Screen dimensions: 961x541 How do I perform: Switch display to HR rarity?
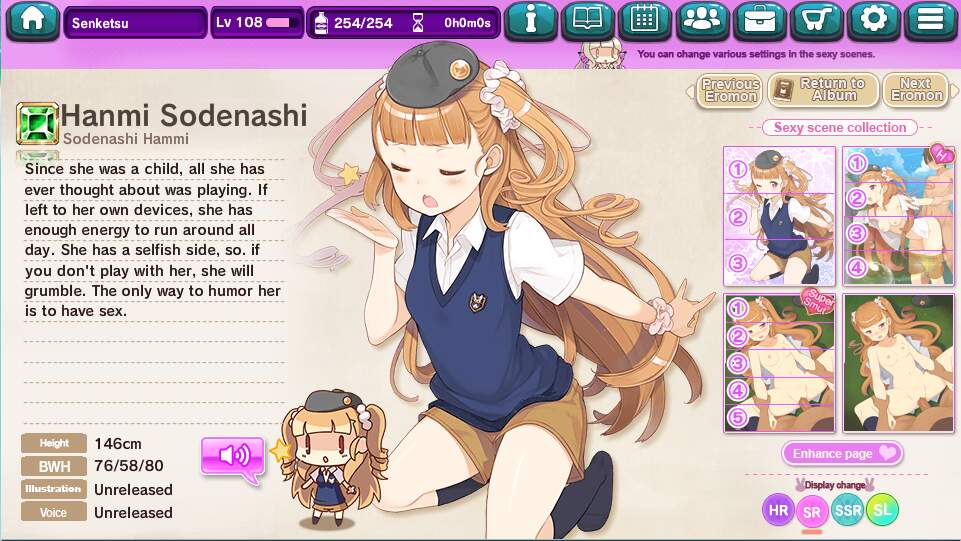[x=778, y=510]
